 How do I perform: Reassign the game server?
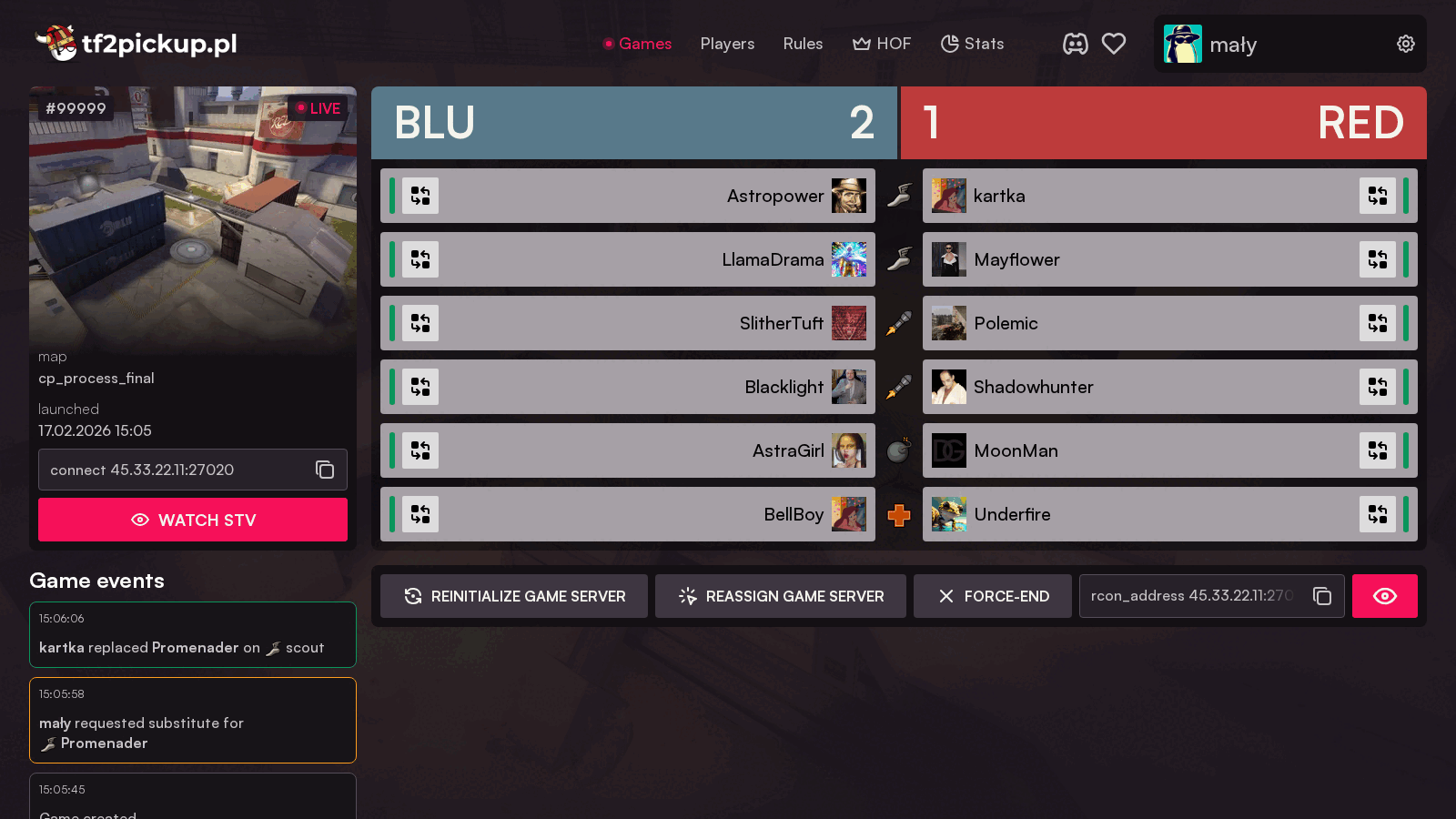coord(780,596)
